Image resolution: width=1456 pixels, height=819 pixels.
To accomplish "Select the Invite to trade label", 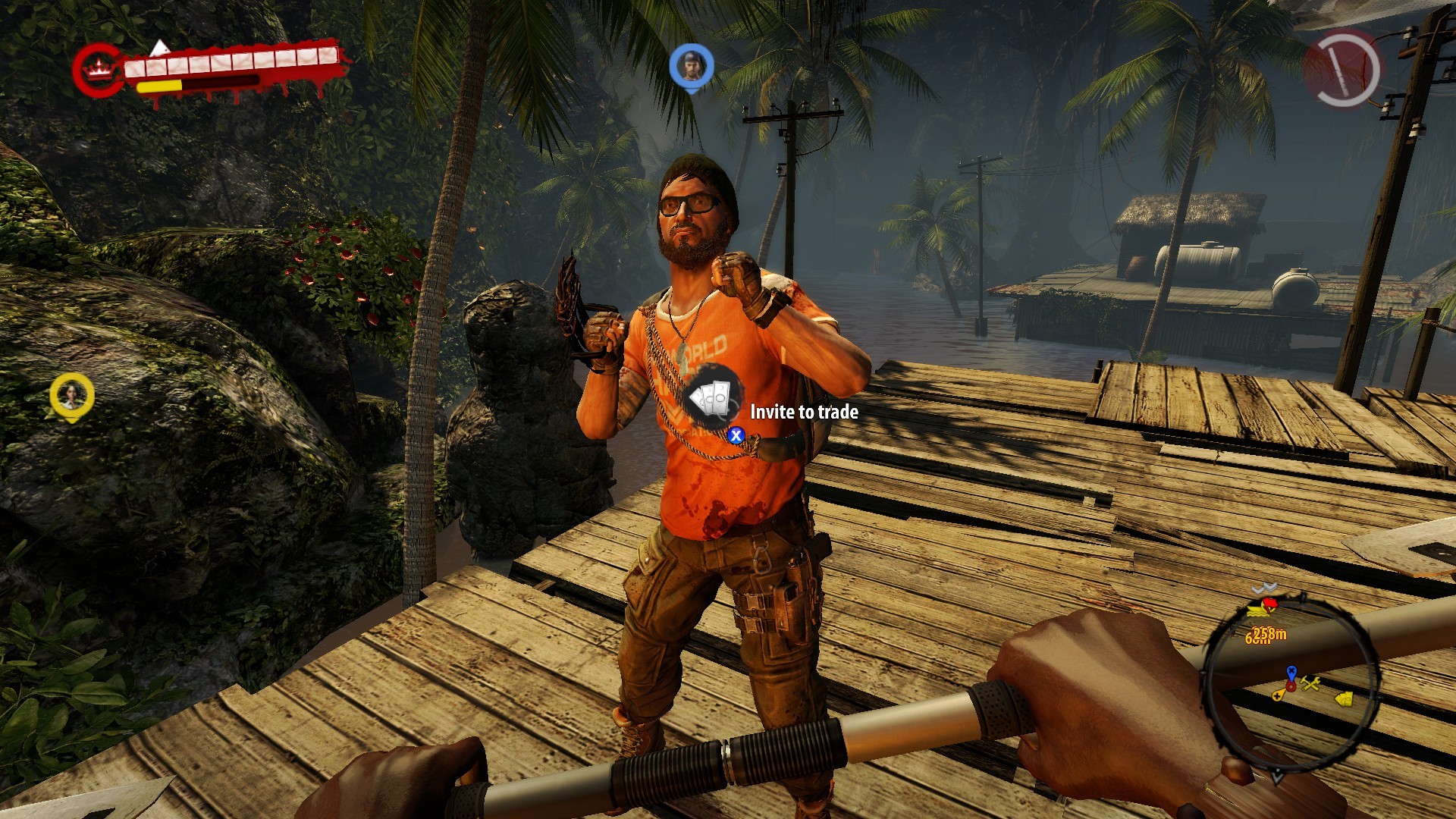I will (804, 412).
